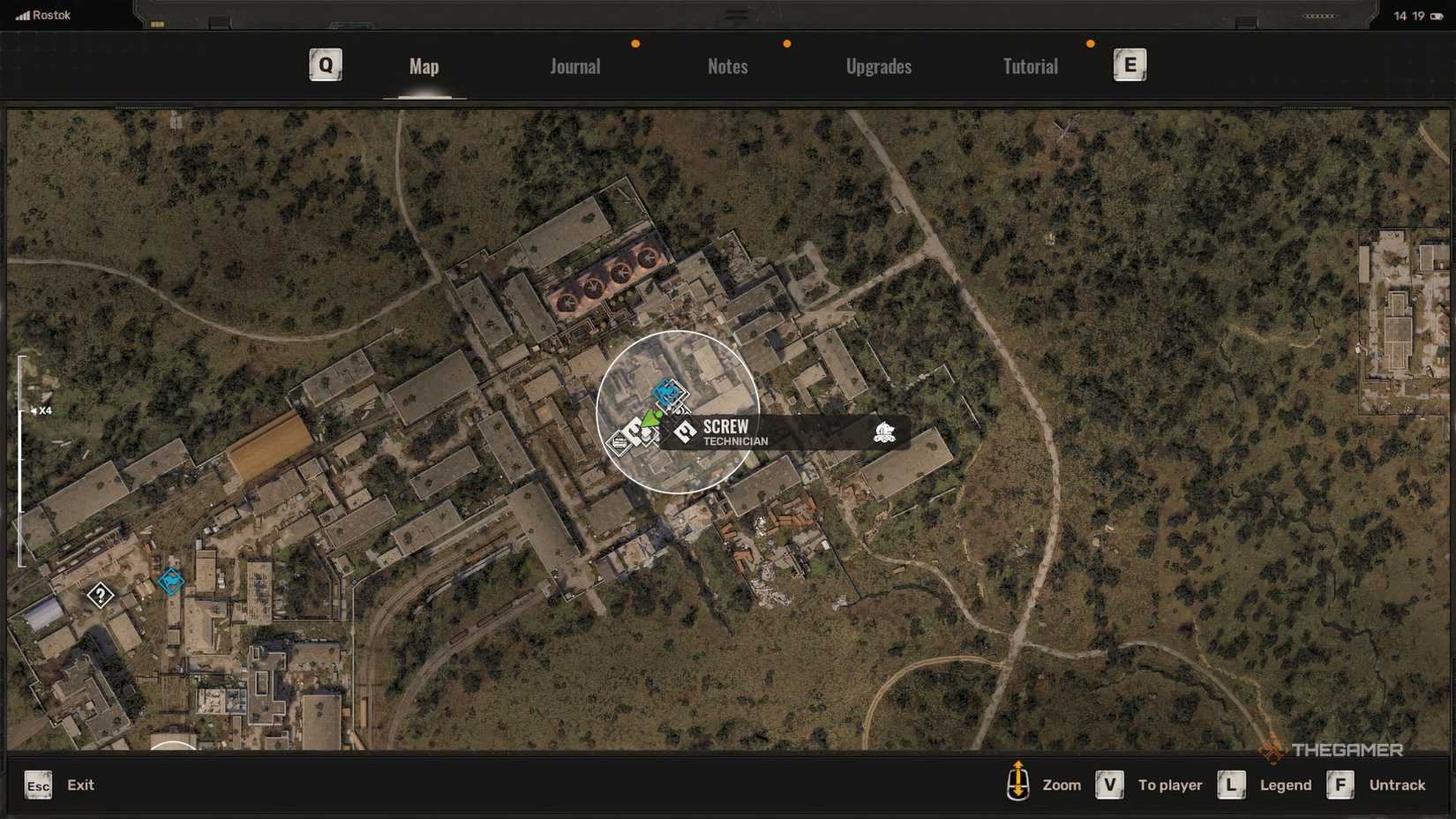Switch to the Notes tab
The height and width of the screenshot is (819, 1456).
point(727,66)
